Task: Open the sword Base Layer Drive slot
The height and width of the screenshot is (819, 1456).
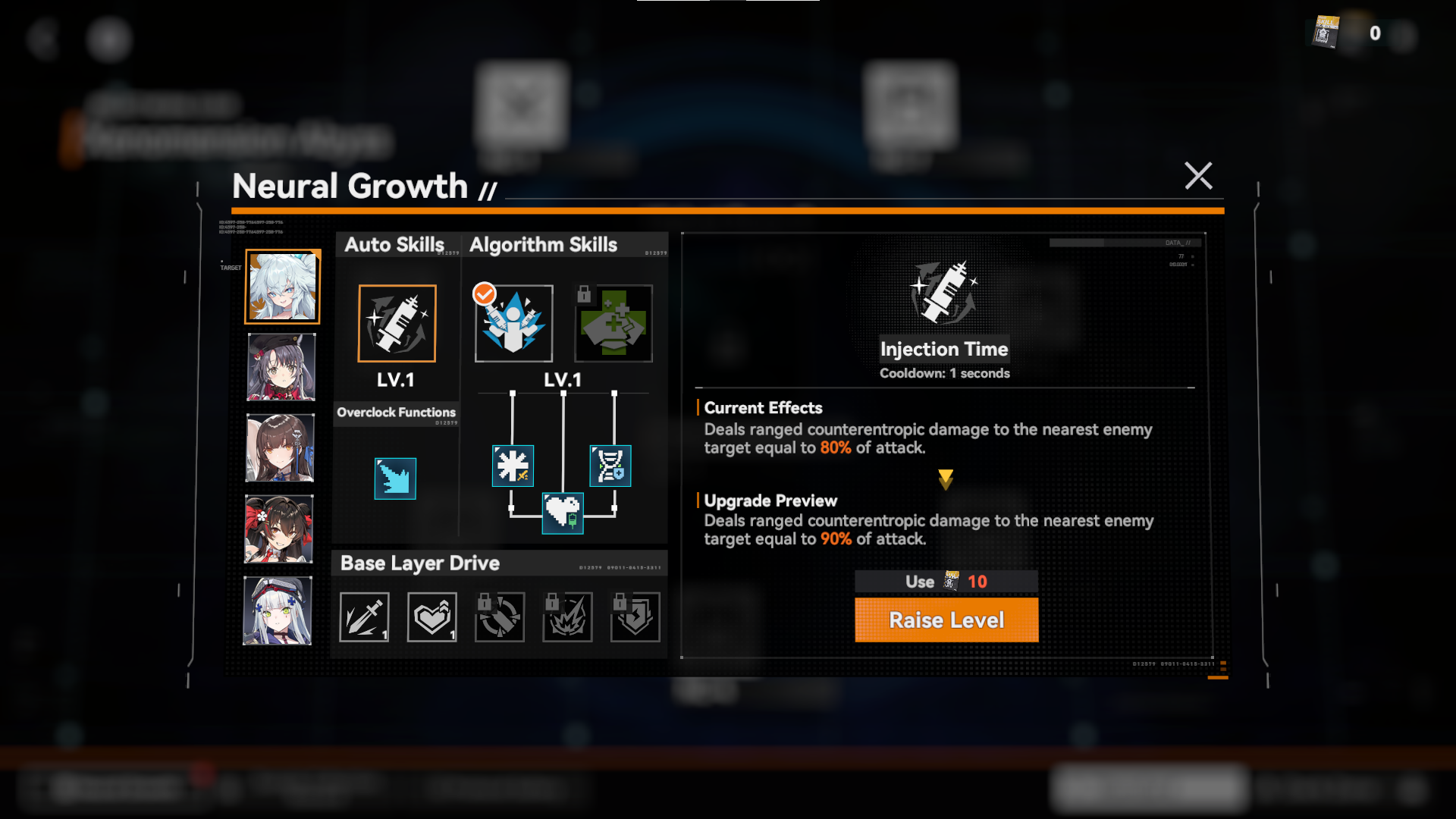Action: pos(364,617)
